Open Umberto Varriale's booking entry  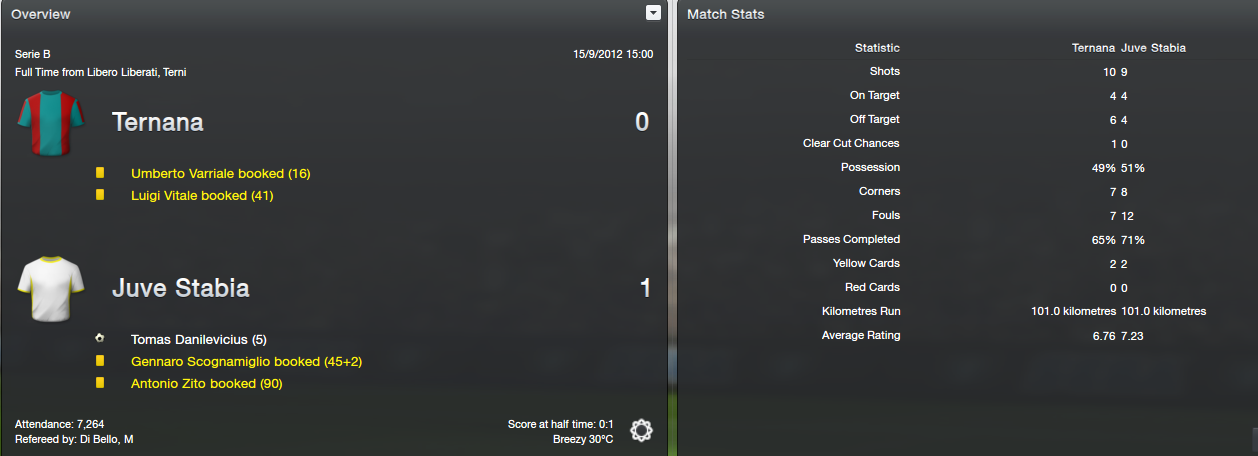220,174
